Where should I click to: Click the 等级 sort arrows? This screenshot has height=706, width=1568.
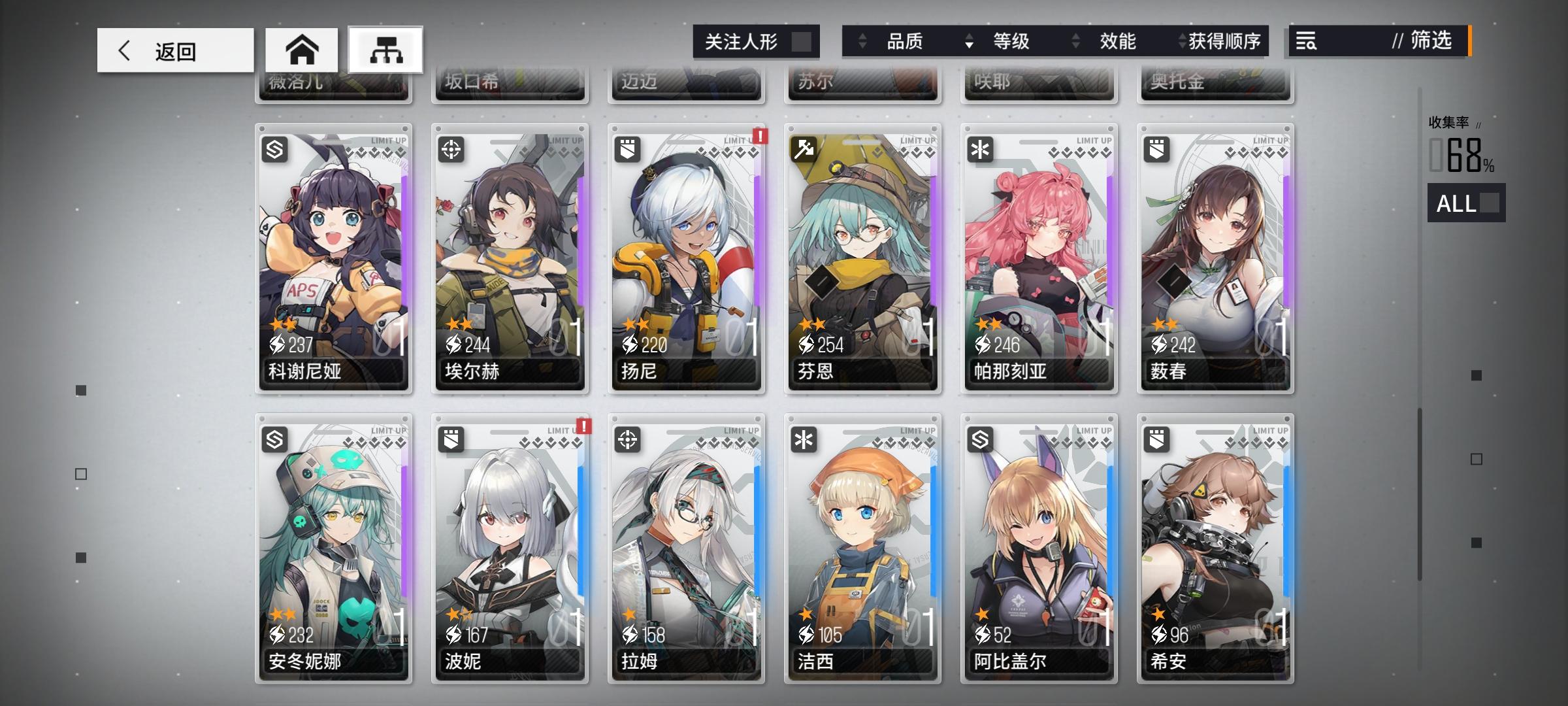point(969,41)
